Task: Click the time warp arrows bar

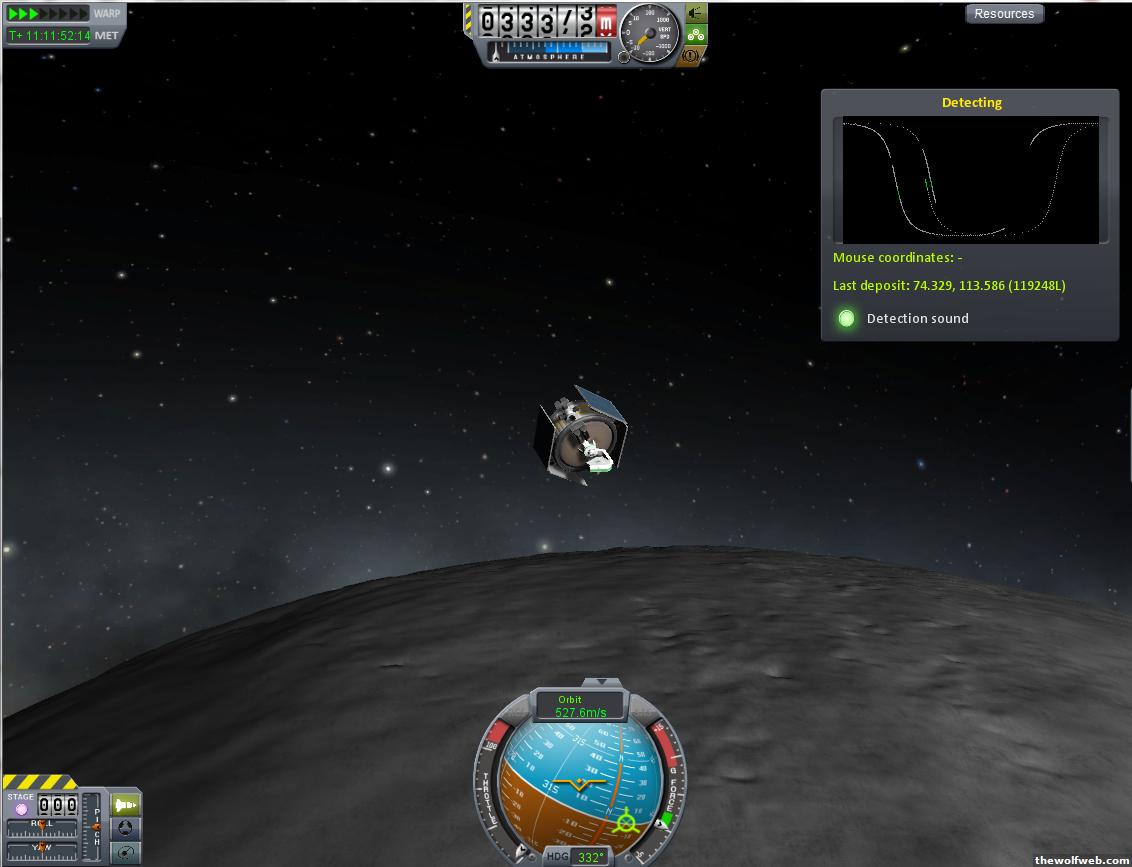Action: [x=48, y=14]
